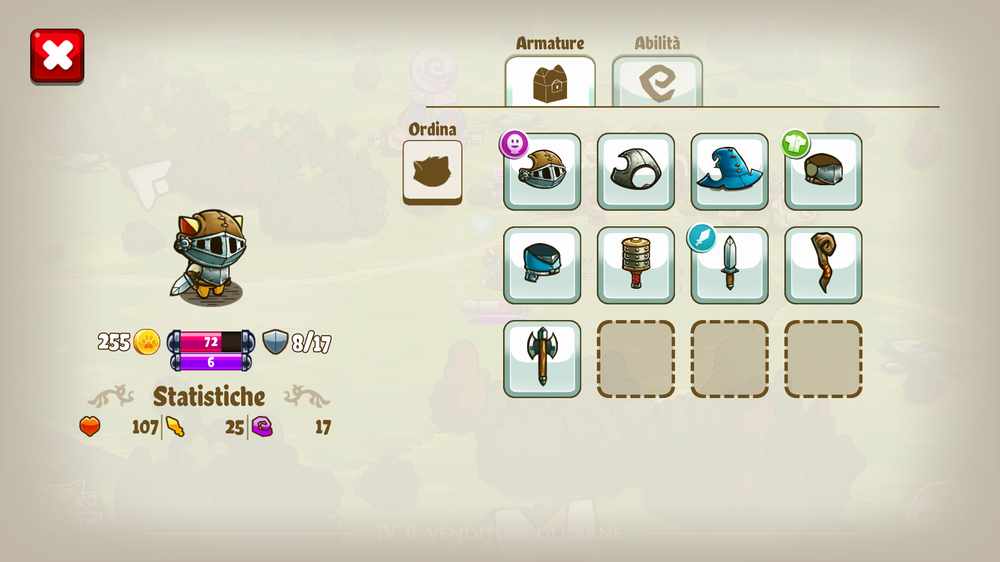Close the inventory with the red X
The width and height of the screenshot is (1000, 562).
[57, 56]
